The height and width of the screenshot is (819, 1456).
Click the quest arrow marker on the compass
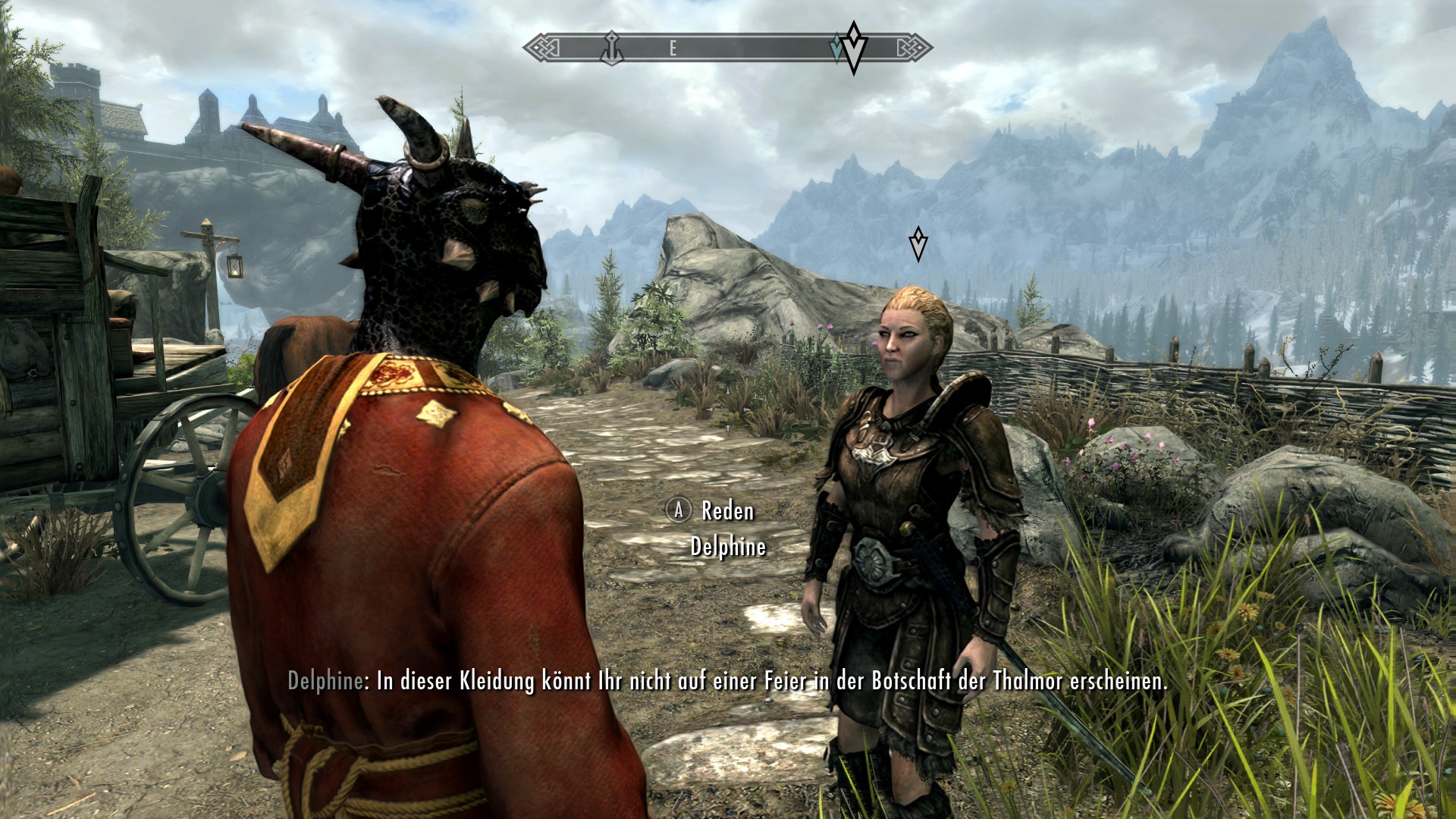[854, 47]
